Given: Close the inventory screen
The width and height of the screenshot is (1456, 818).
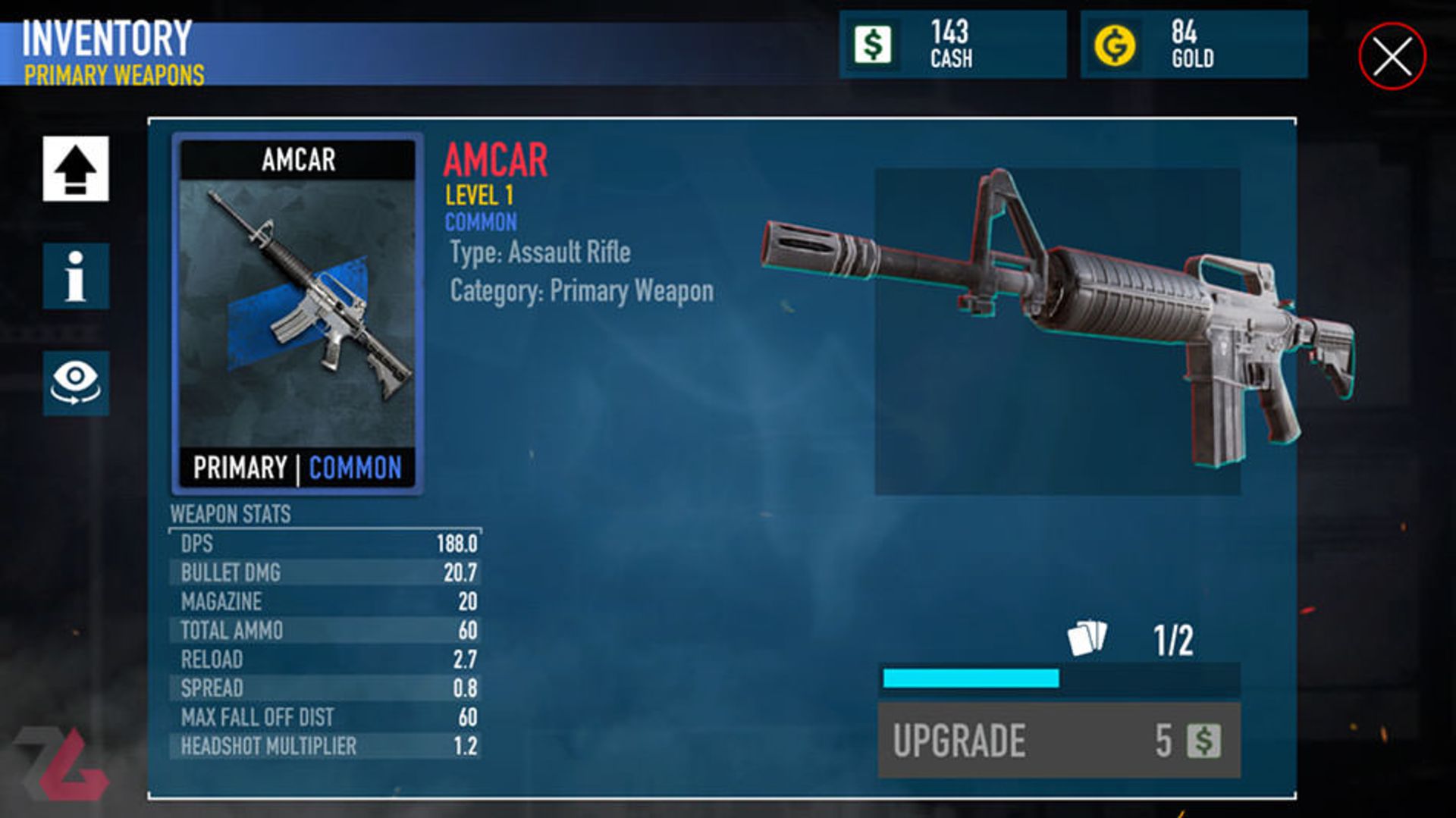Looking at the screenshot, I should [x=1392, y=56].
